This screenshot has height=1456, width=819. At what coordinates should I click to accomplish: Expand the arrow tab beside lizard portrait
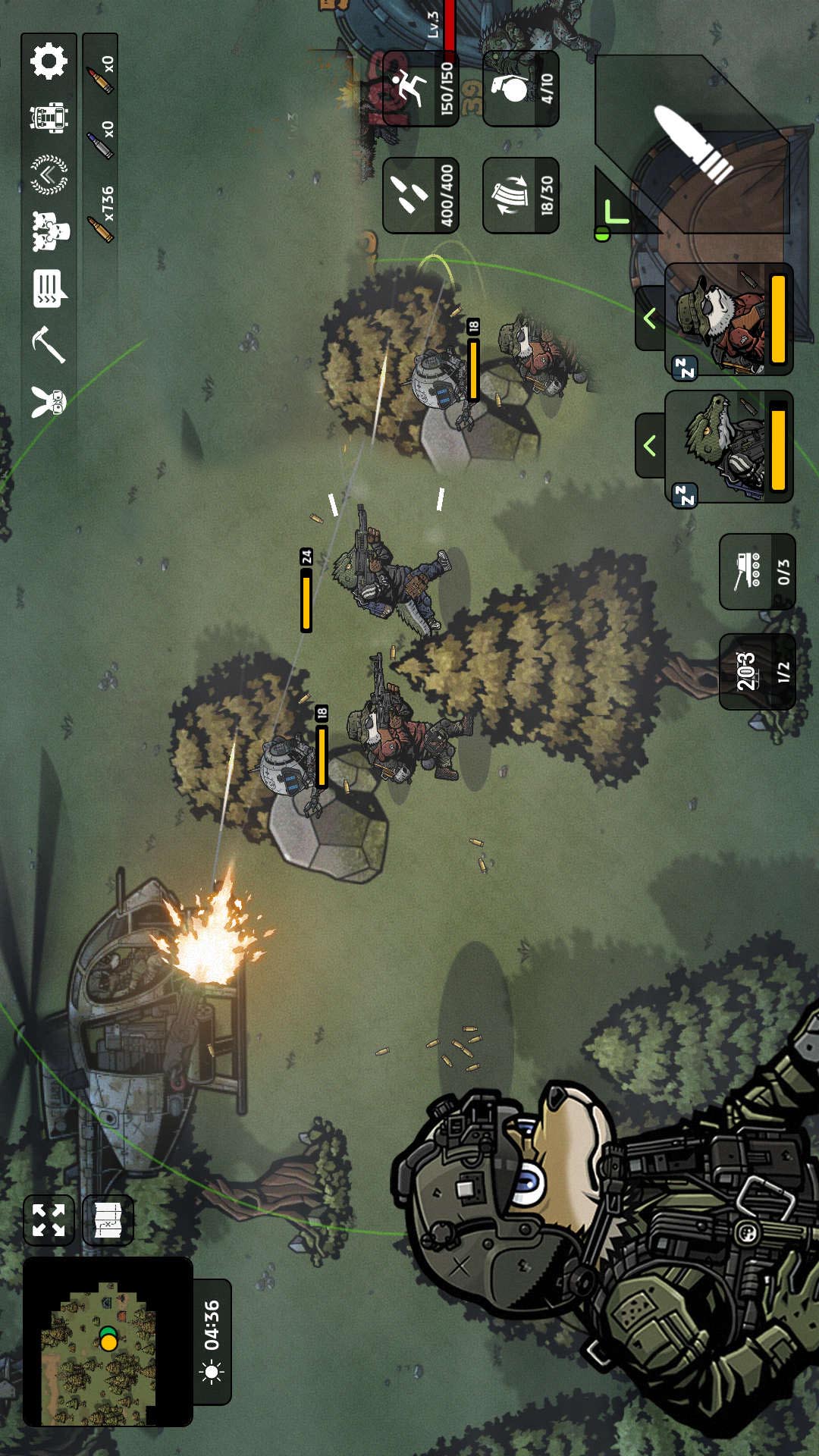pos(650,446)
